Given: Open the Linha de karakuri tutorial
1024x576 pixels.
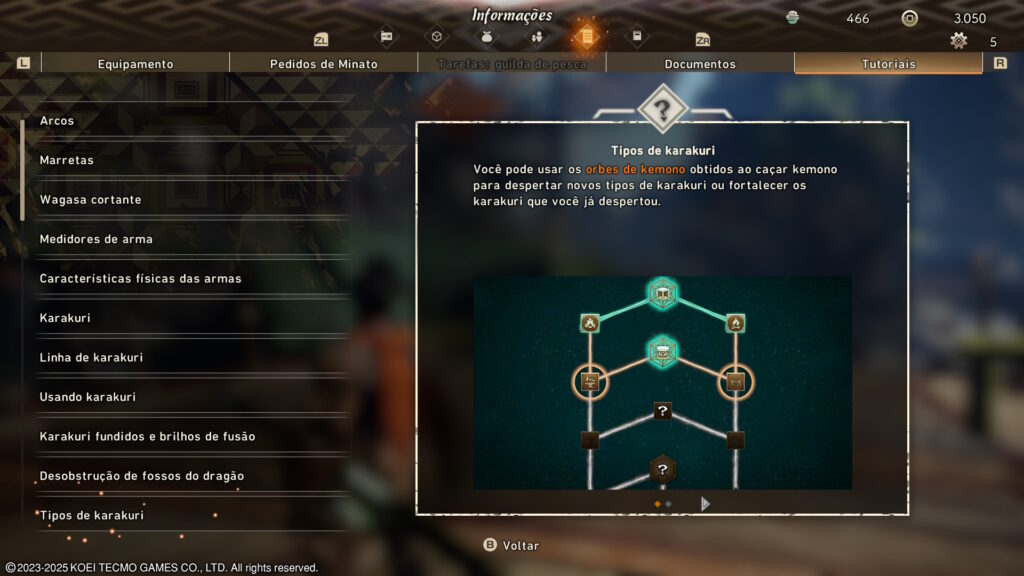Looking at the screenshot, I should [x=91, y=358].
